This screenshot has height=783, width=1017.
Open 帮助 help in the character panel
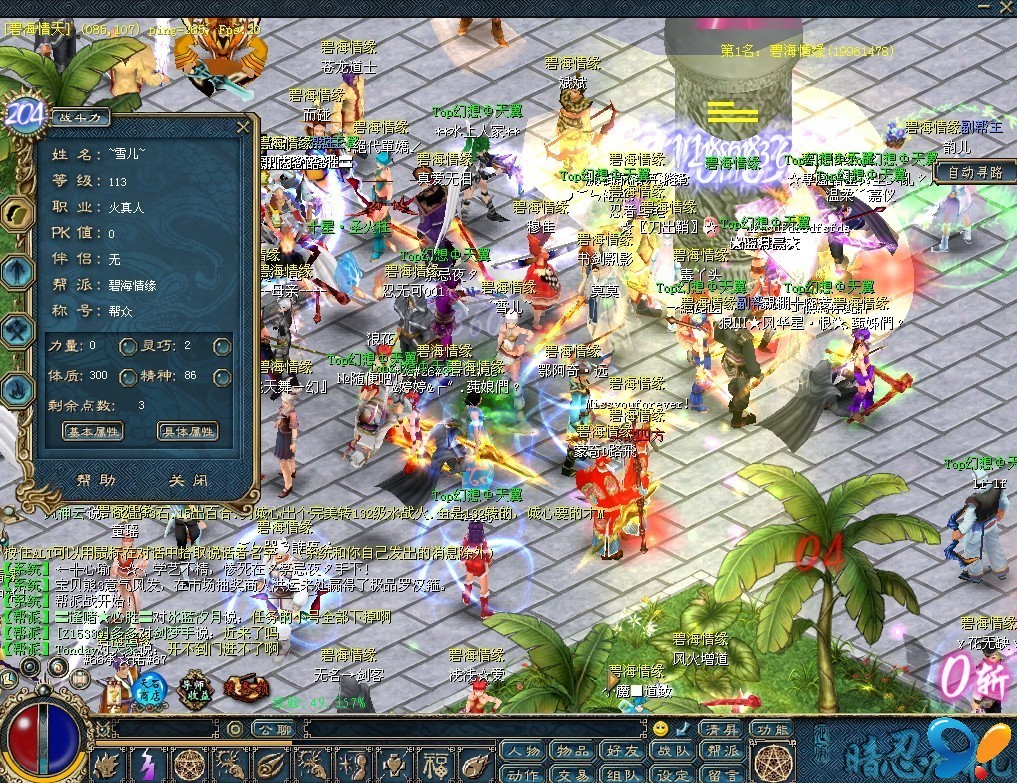[95, 480]
